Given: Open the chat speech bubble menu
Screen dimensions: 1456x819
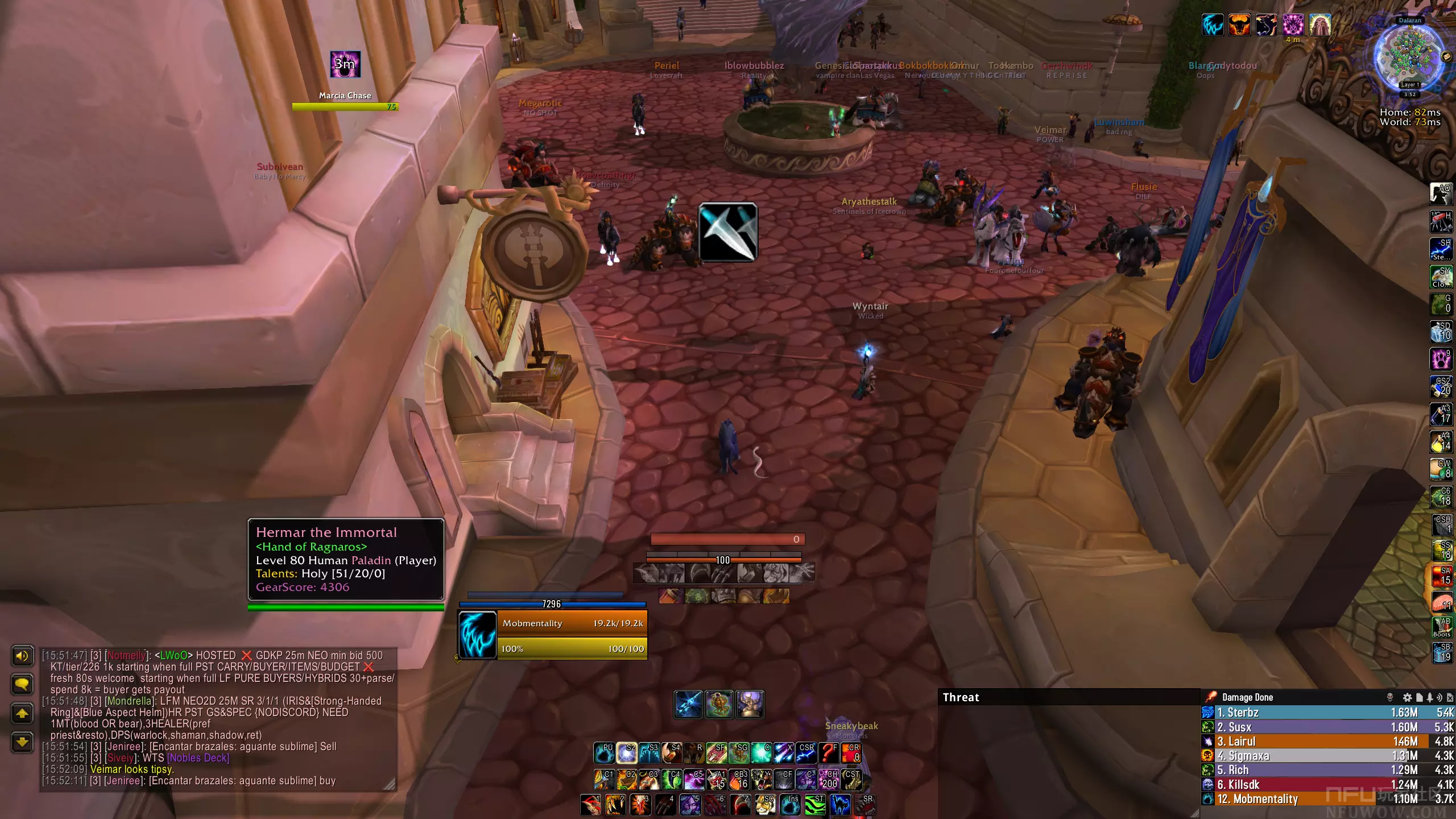Looking at the screenshot, I should pyautogui.click(x=22, y=684).
